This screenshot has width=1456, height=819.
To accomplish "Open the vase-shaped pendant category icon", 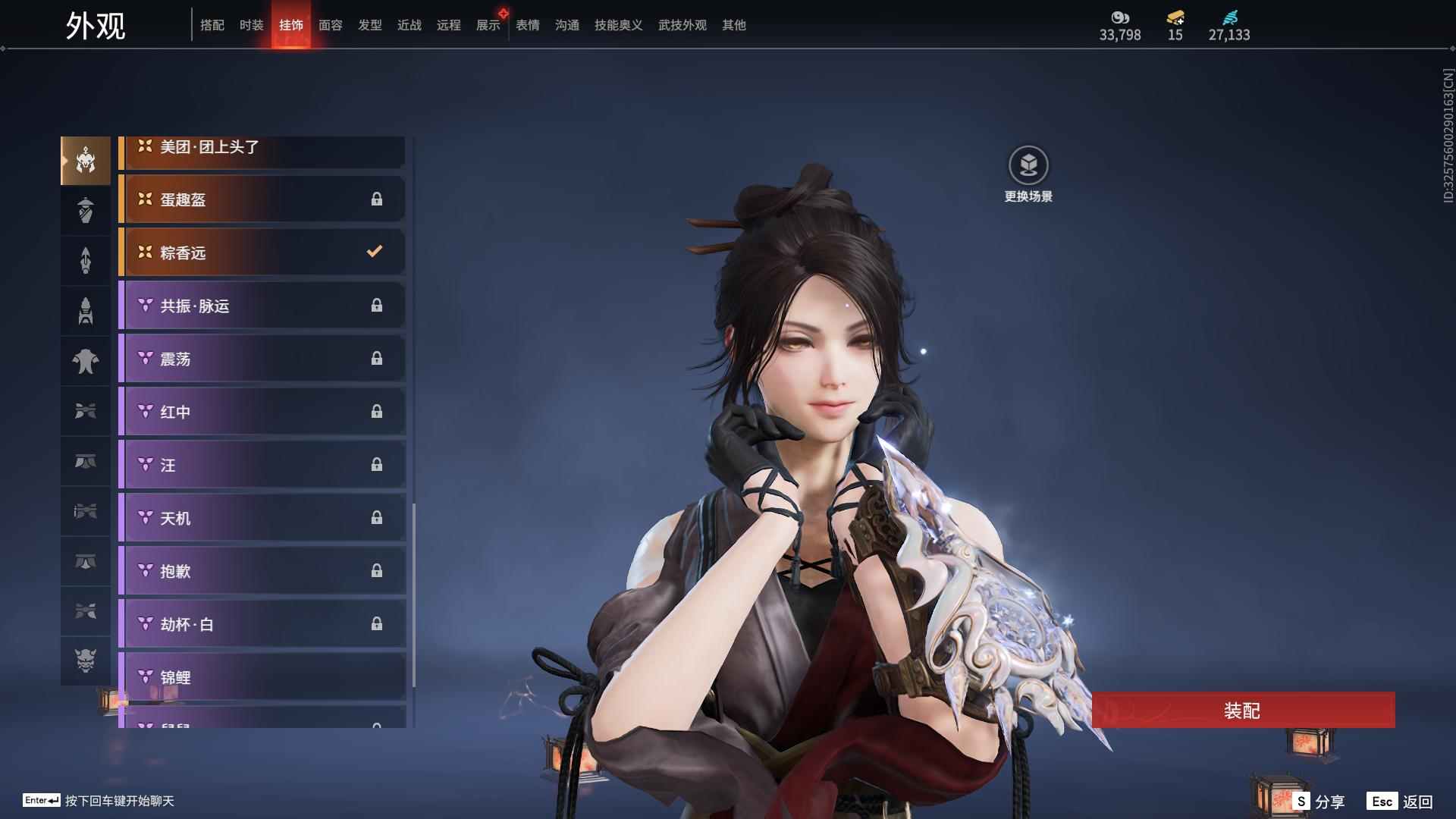I will (85, 210).
